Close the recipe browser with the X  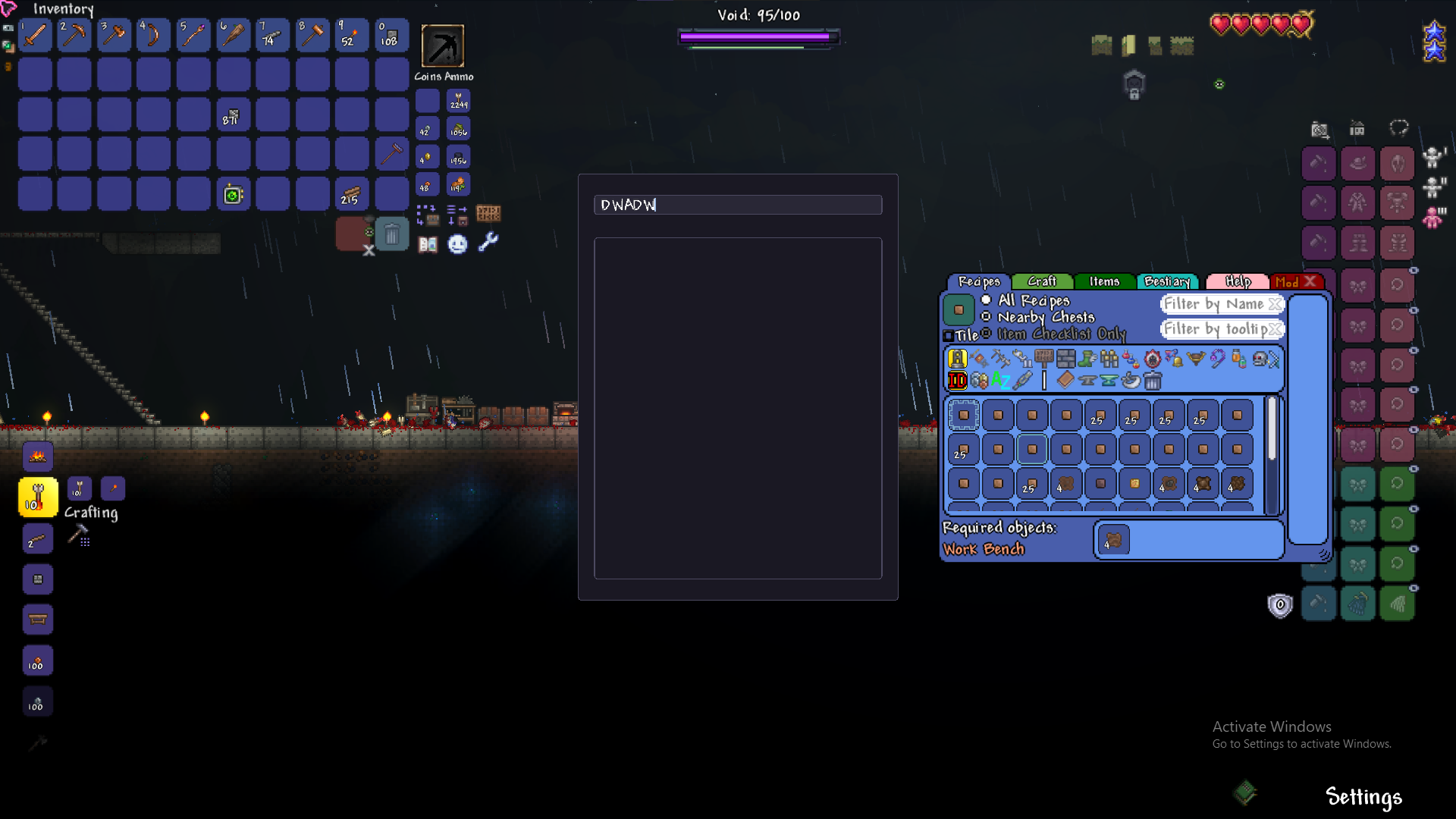point(1310,281)
